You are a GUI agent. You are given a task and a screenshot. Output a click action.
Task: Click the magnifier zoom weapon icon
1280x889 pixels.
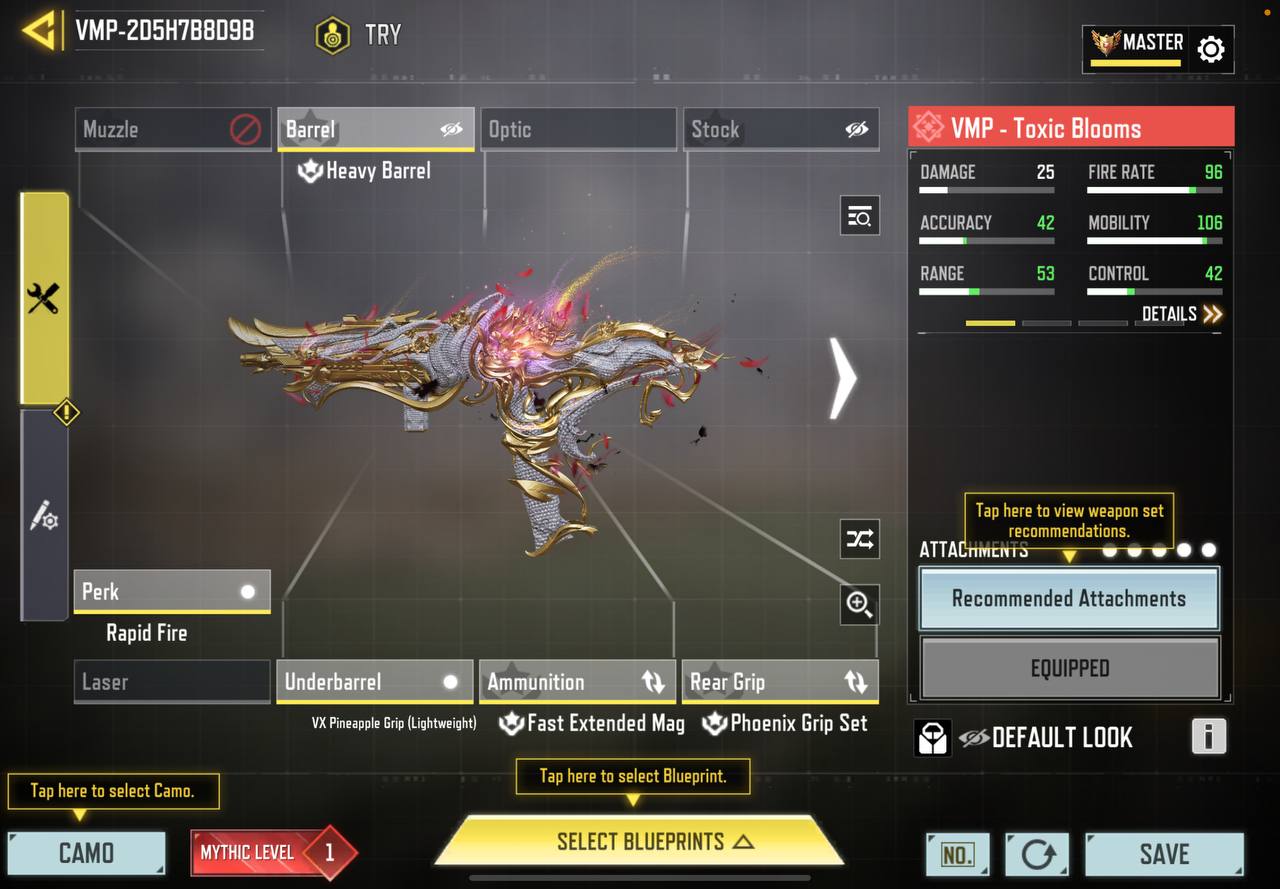[x=859, y=603]
